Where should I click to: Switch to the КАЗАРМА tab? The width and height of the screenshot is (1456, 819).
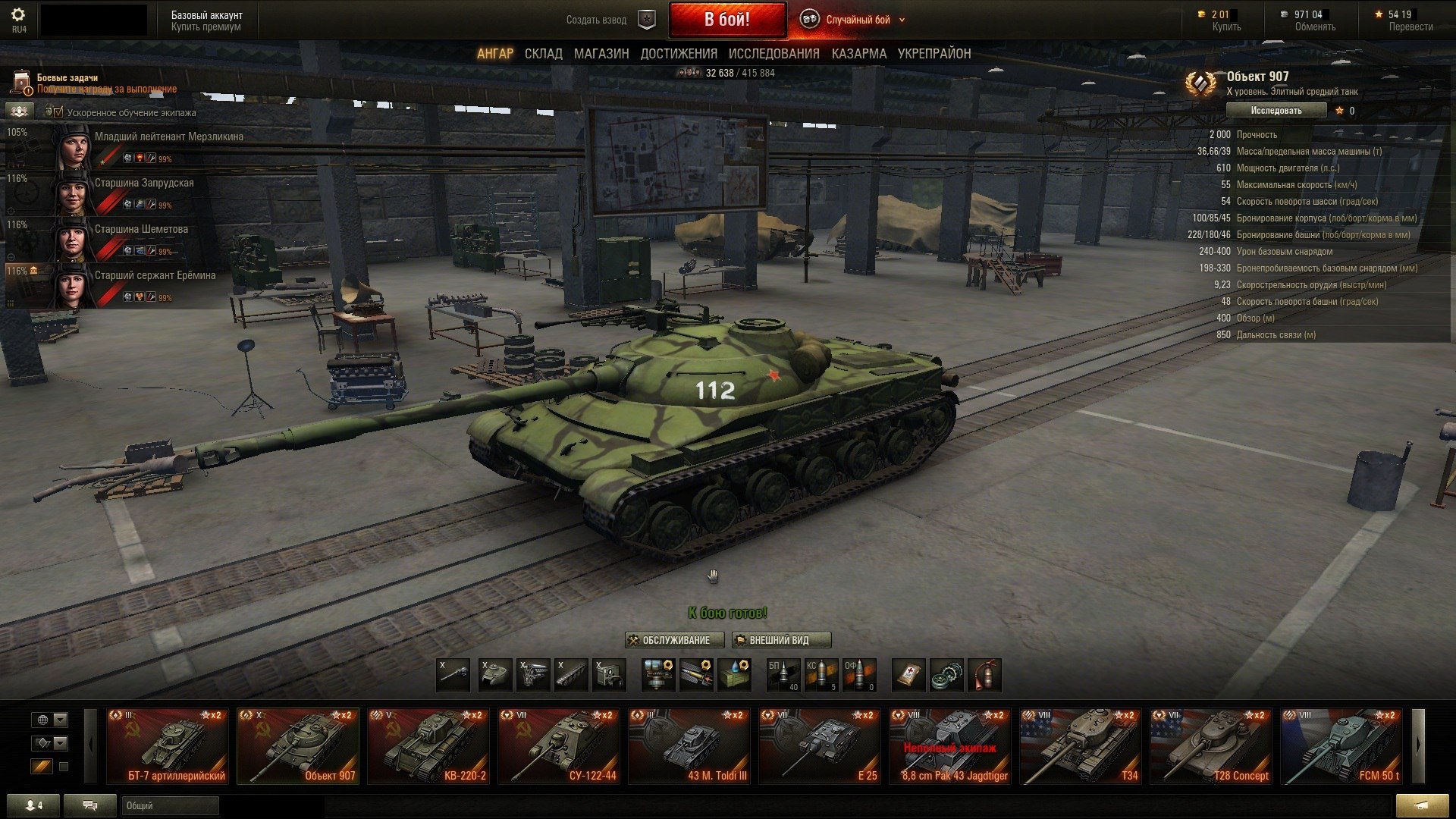[x=858, y=54]
